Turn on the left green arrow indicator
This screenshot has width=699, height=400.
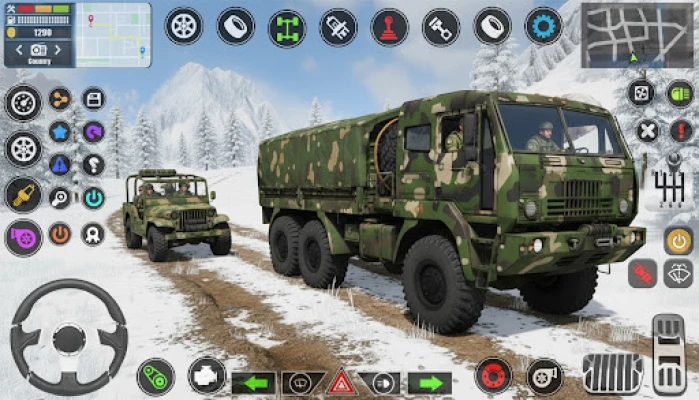[x=254, y=382]
